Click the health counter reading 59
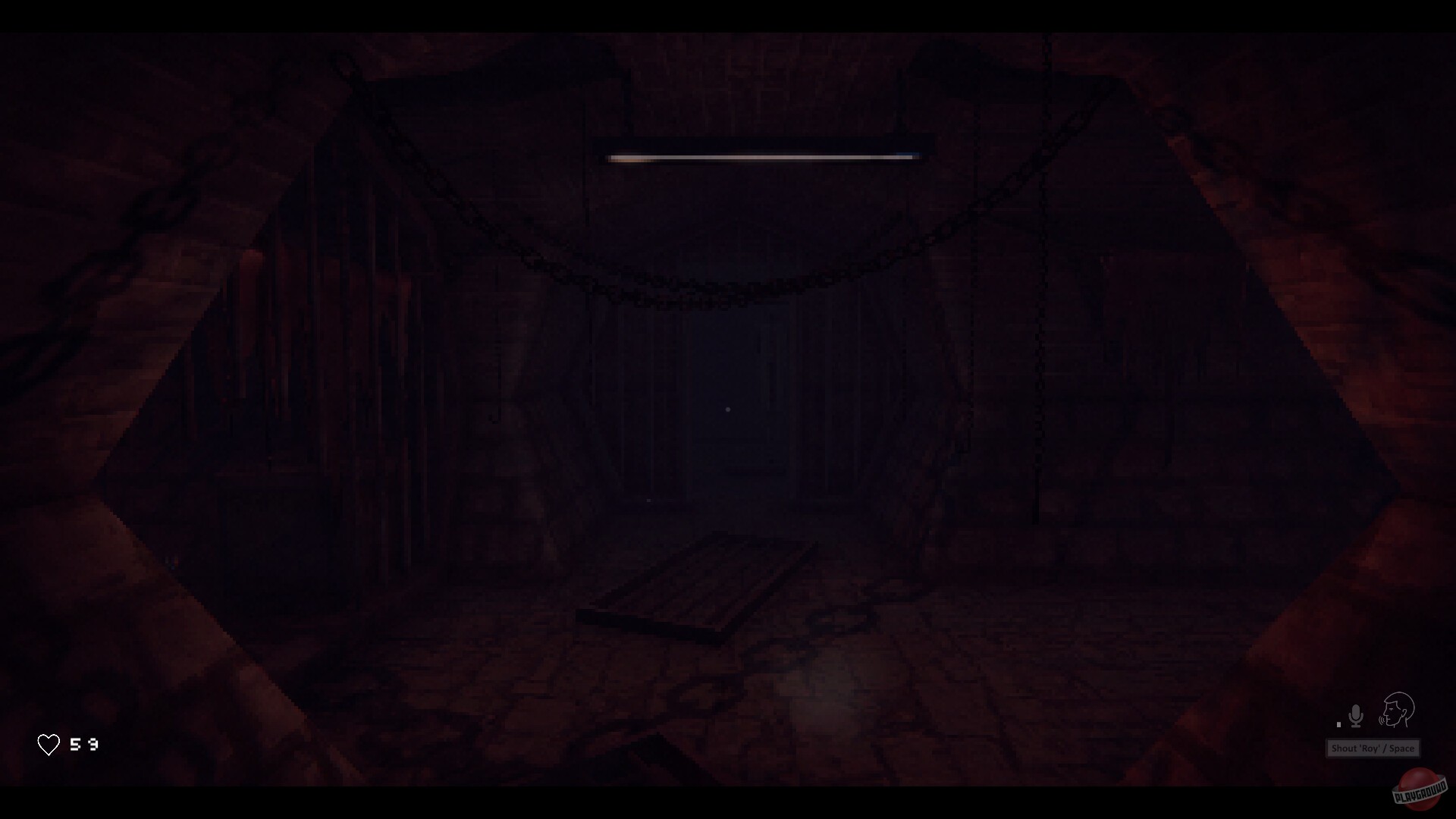 83,744
